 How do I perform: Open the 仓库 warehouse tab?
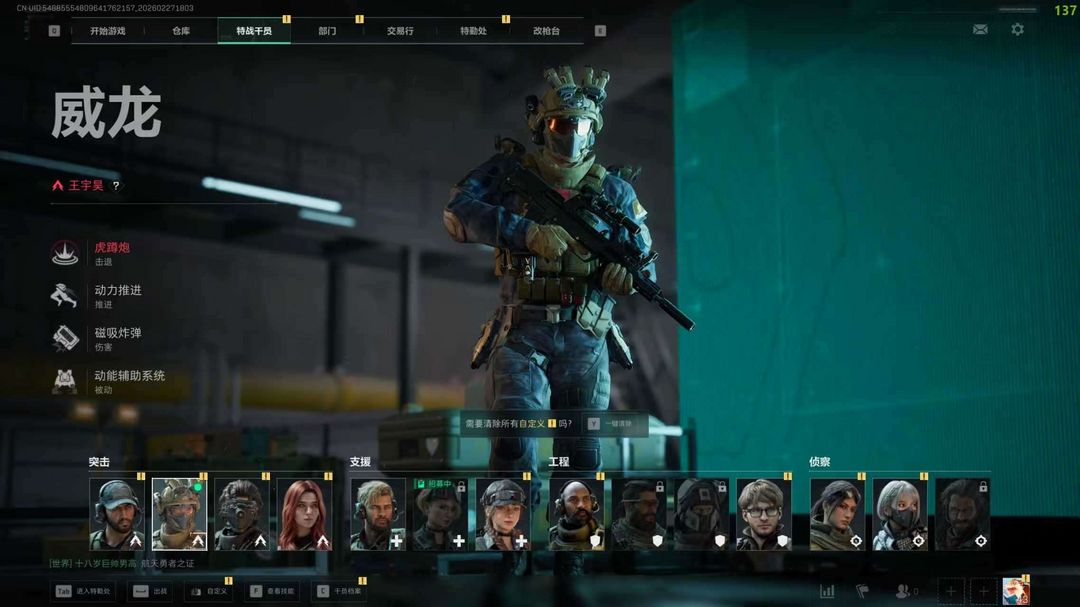181,31
